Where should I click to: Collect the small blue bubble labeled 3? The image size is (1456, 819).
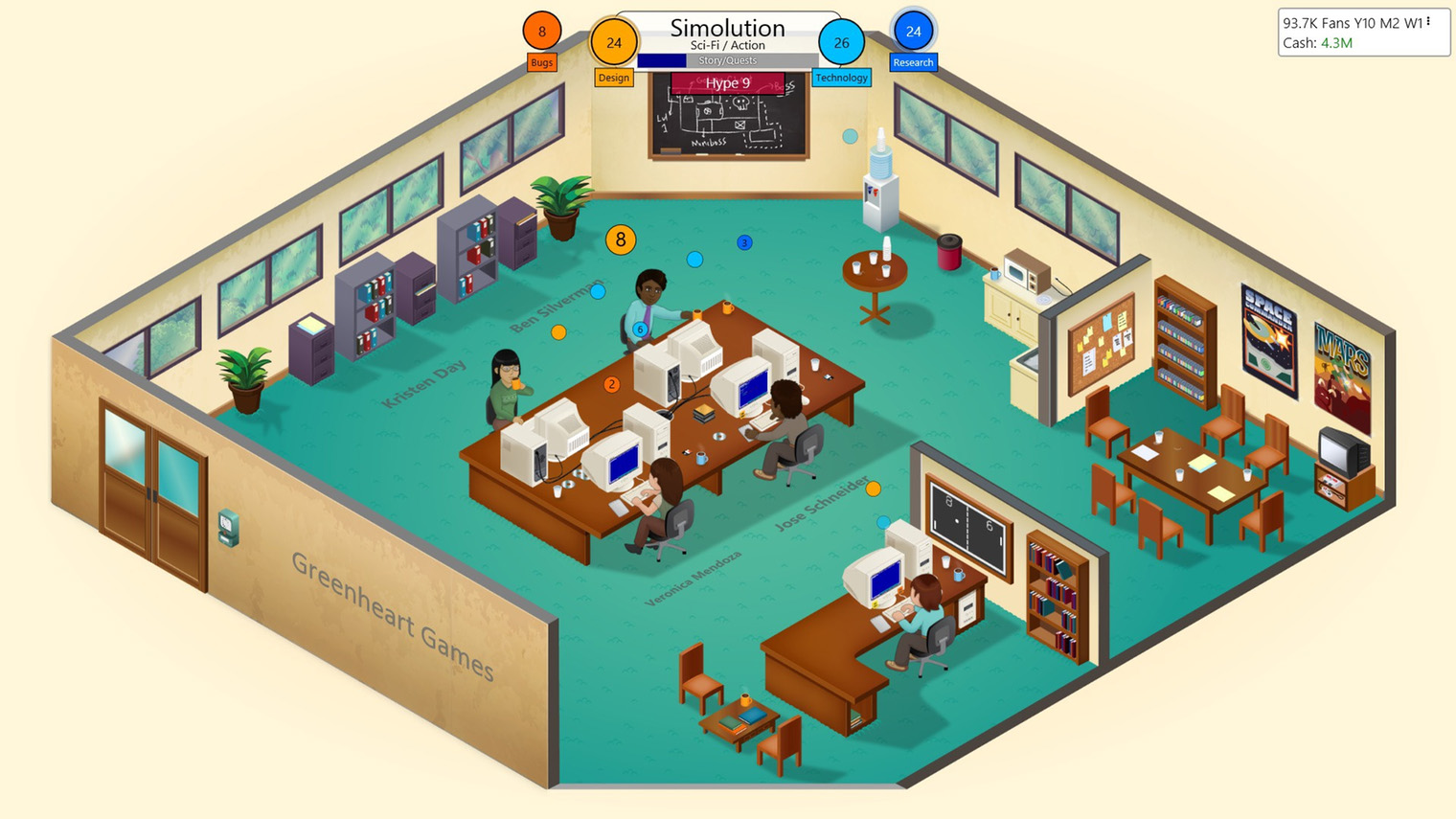[743, 243]
